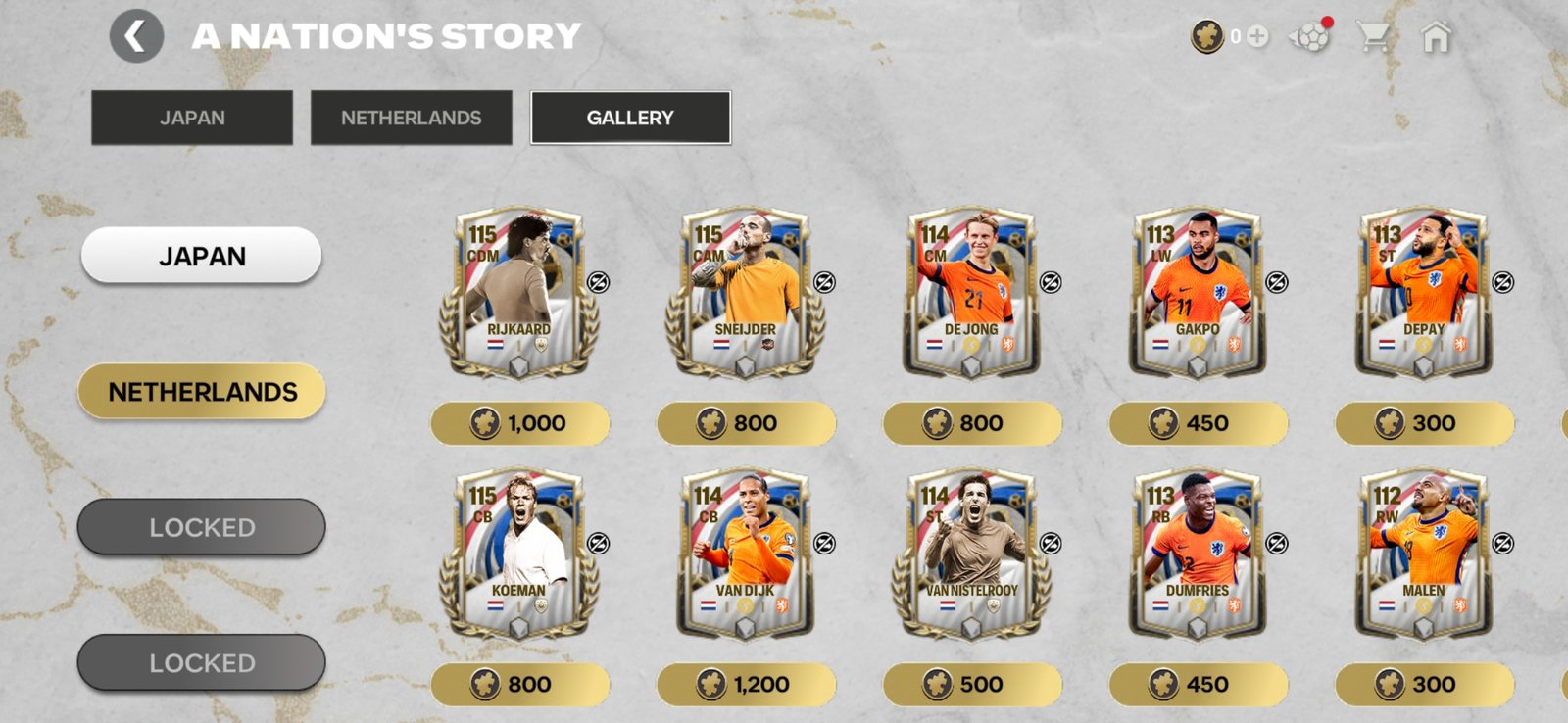Open the 113 LW Gakpo card
Viewport: 1568px width, 723px height.
point(1197,292)
